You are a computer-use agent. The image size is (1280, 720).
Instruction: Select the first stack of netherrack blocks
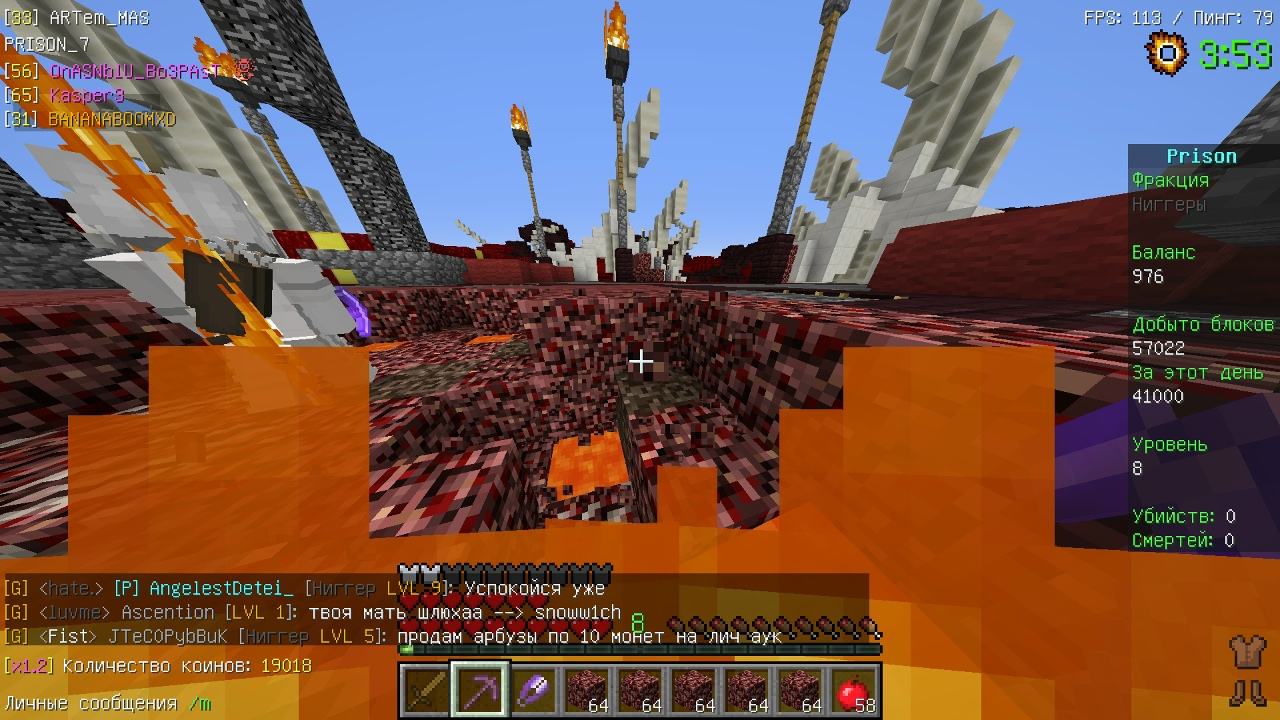coord(587,688)
